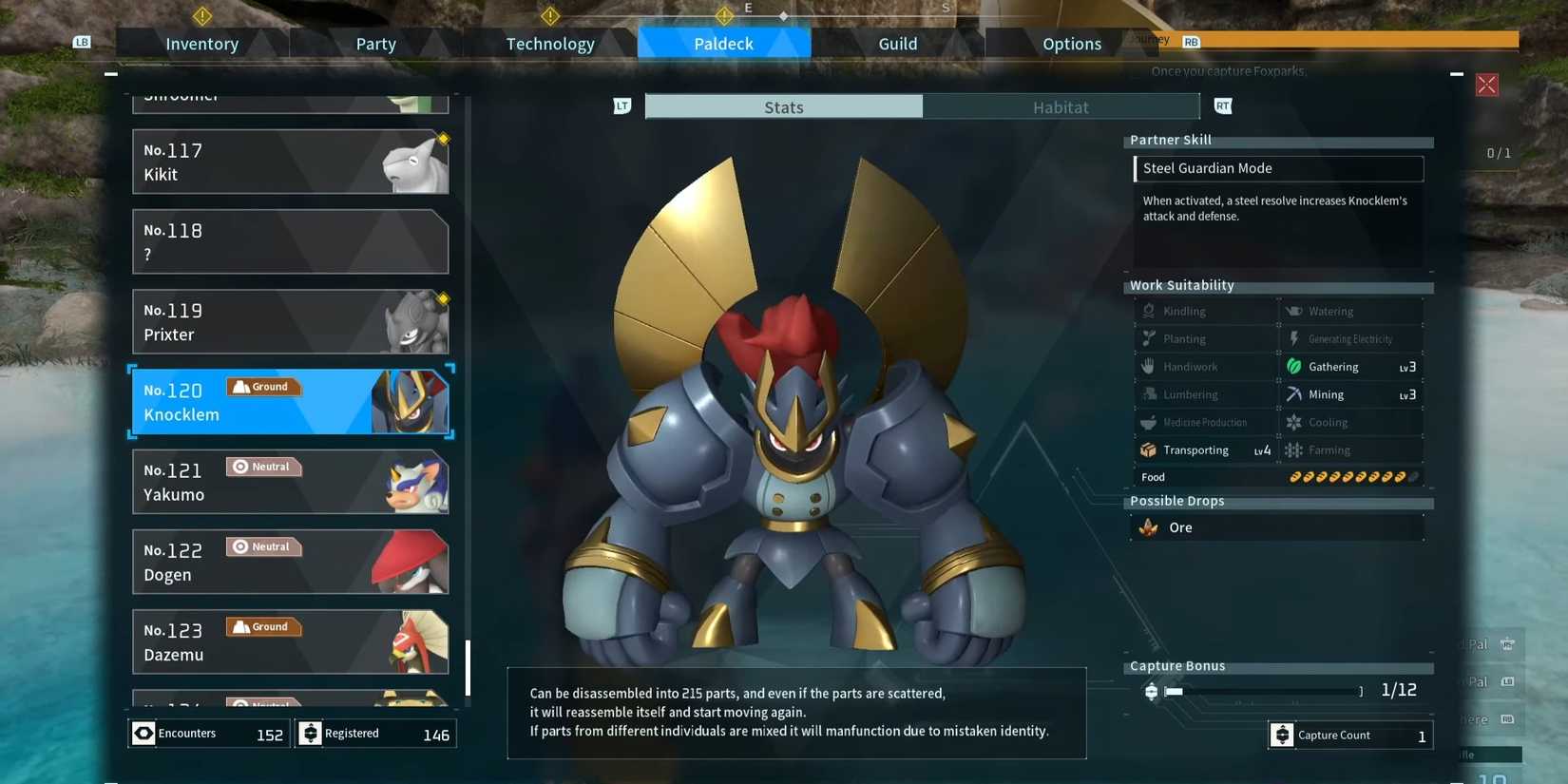1568x784 pixels.
Task: Close the Paldeck with the red X
Action: (1486, 86)
